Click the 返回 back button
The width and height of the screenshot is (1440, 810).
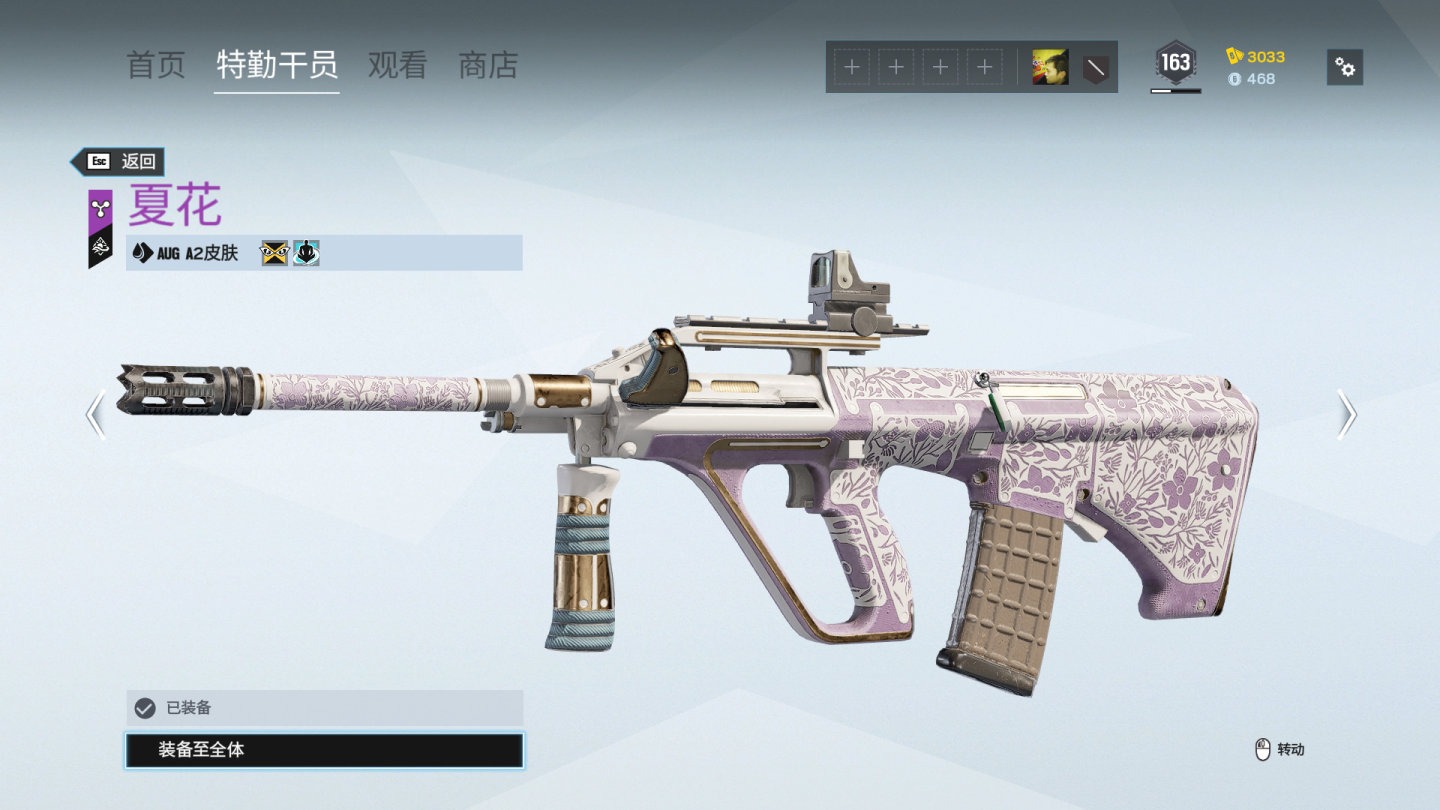[x=118, y=161]
